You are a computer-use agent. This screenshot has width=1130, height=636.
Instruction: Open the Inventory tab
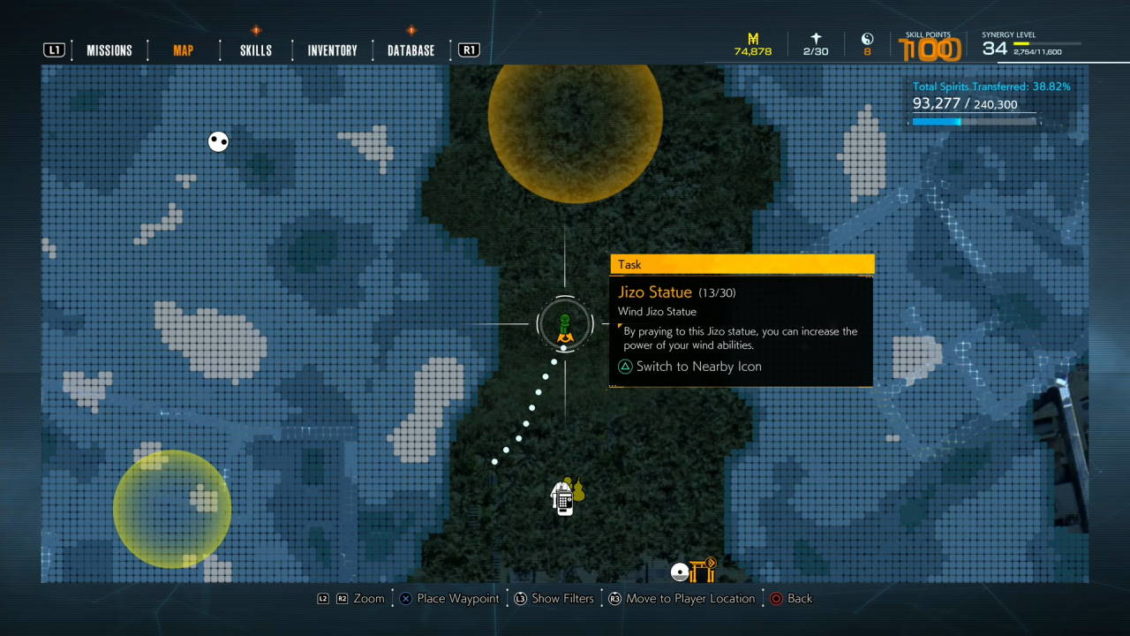pyautogui.click(x=332, y=50)
